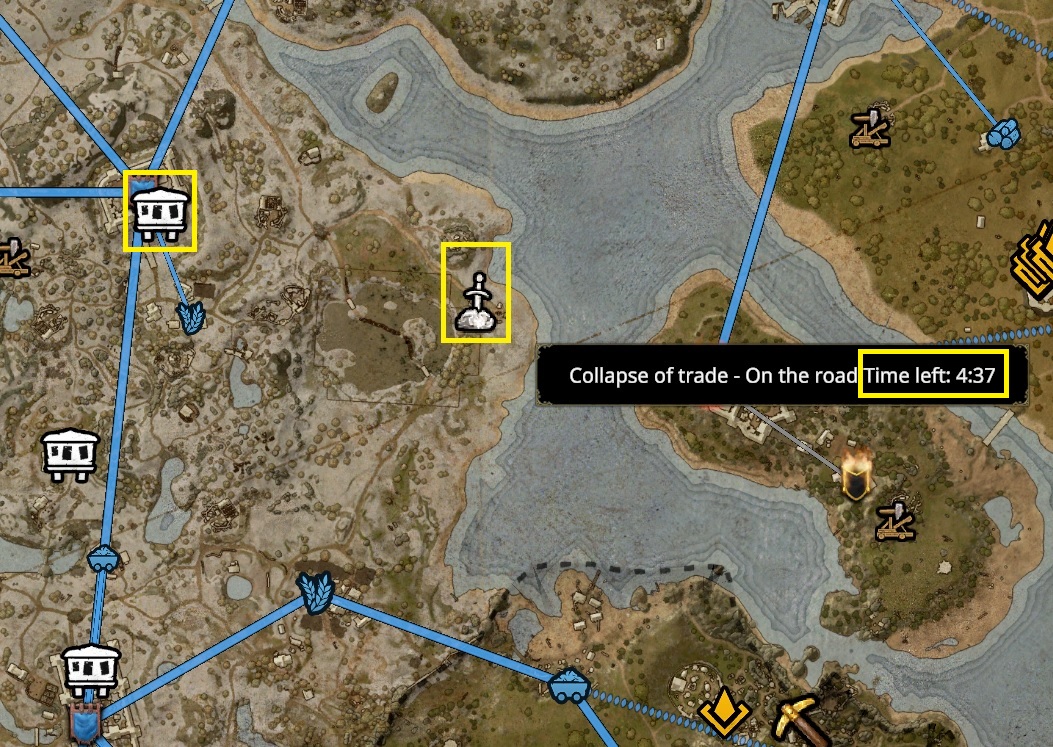Select the blue ore crystals marker
Viewport: 1053px width, 747px height.
point(1003,133)
